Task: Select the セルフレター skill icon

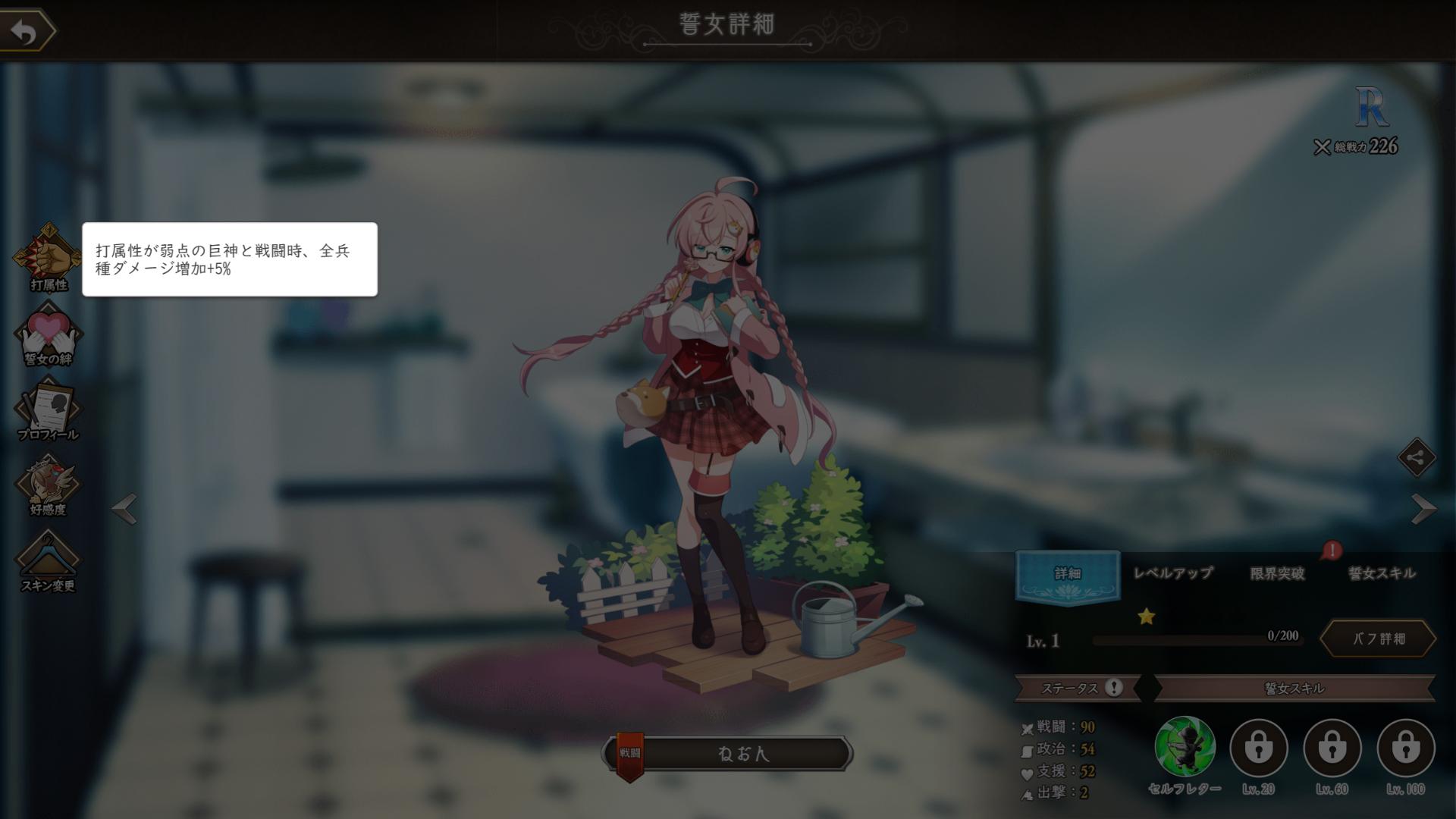Action: pos(1185,748)
